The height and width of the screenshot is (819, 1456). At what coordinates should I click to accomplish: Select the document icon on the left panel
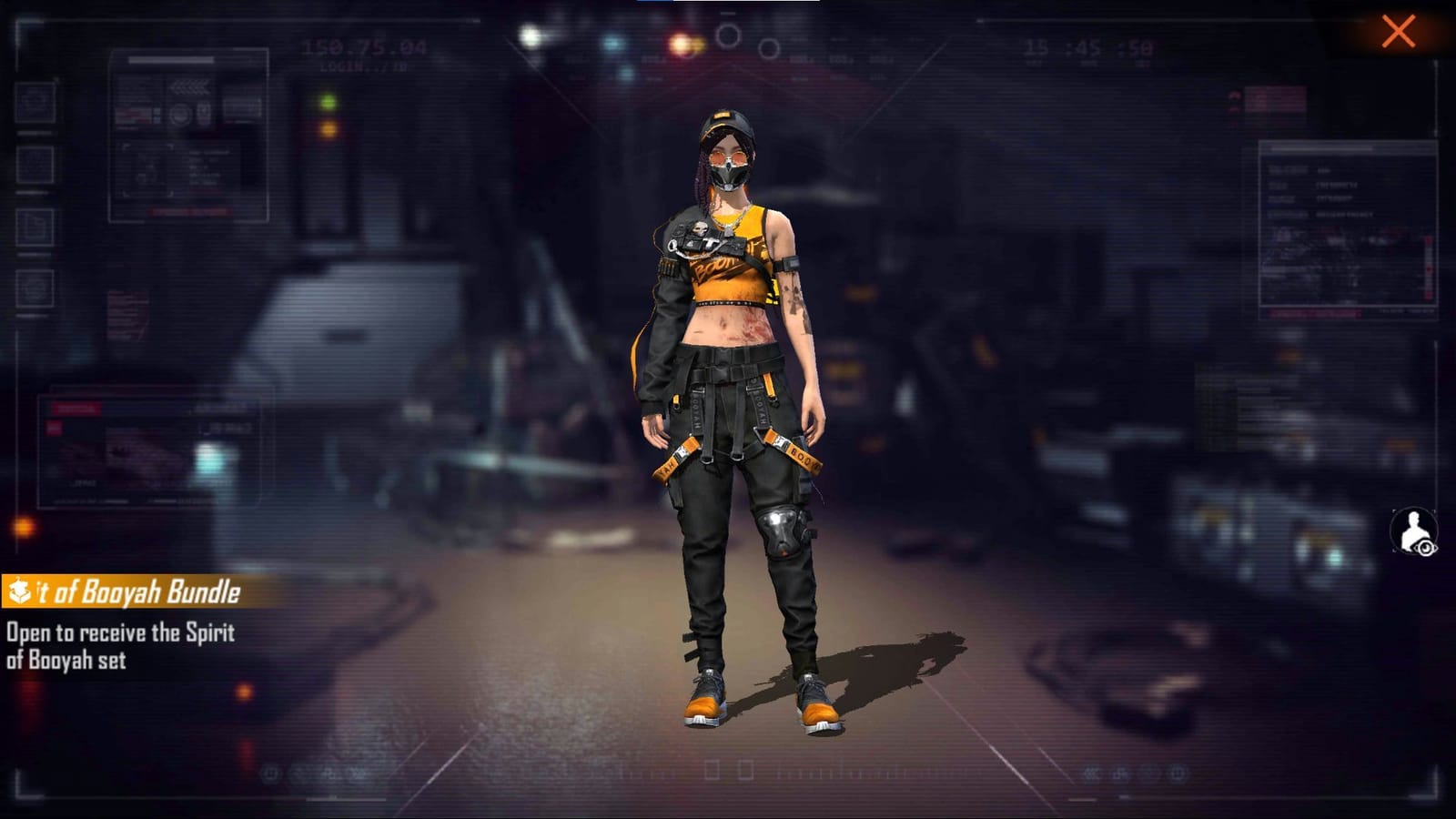coord(33,225)
